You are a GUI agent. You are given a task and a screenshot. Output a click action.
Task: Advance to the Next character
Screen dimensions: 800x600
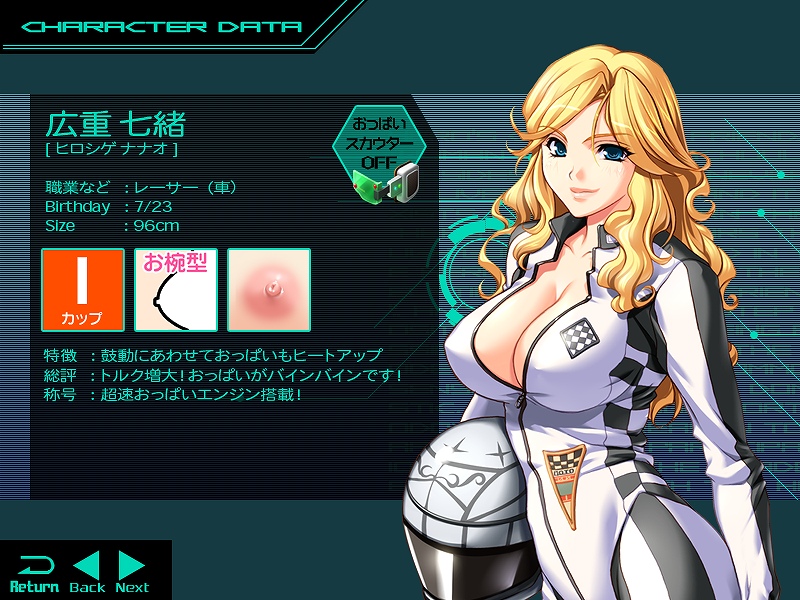(132, 572)
